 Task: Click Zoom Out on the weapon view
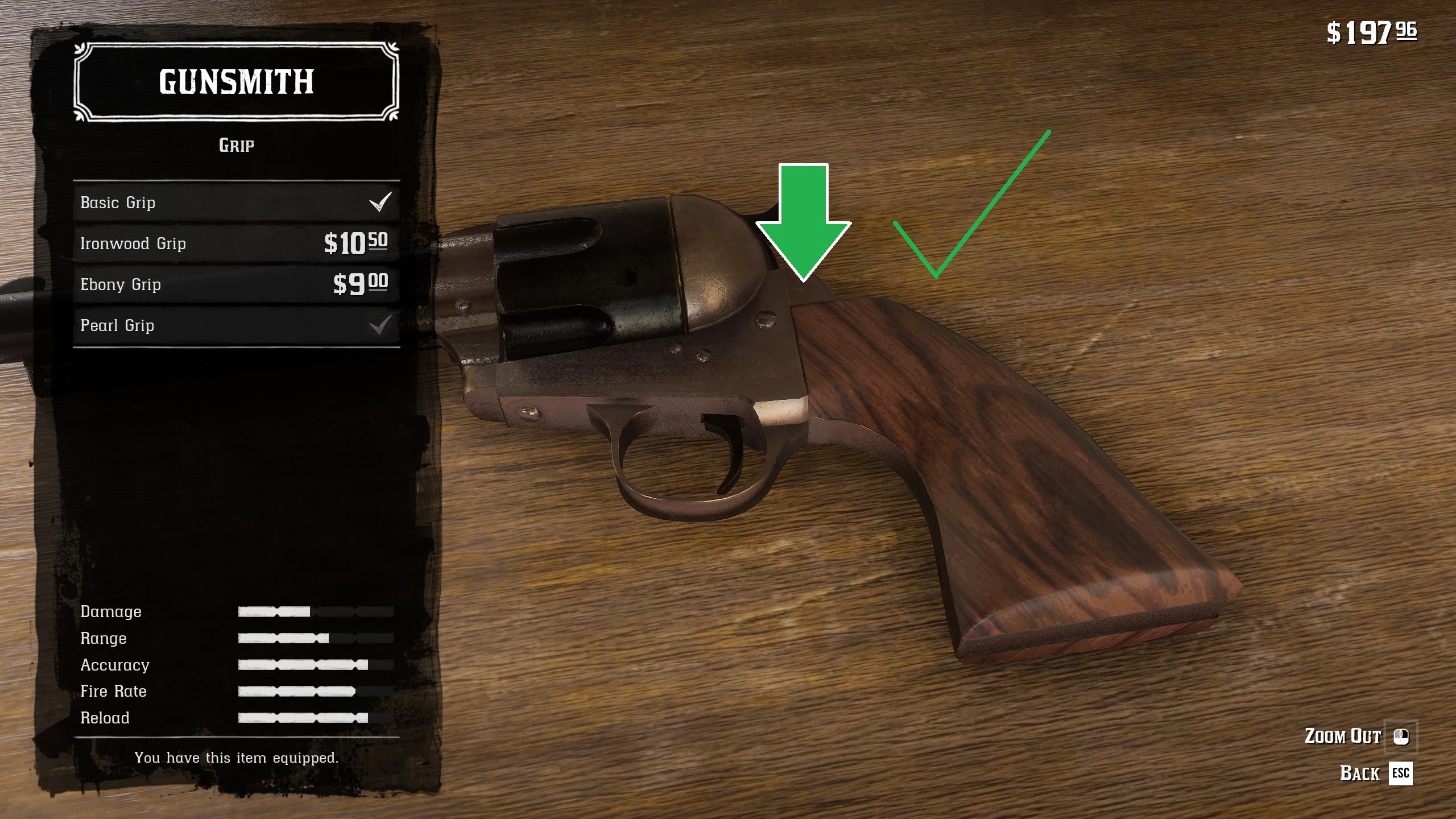tap(1359, 736)
